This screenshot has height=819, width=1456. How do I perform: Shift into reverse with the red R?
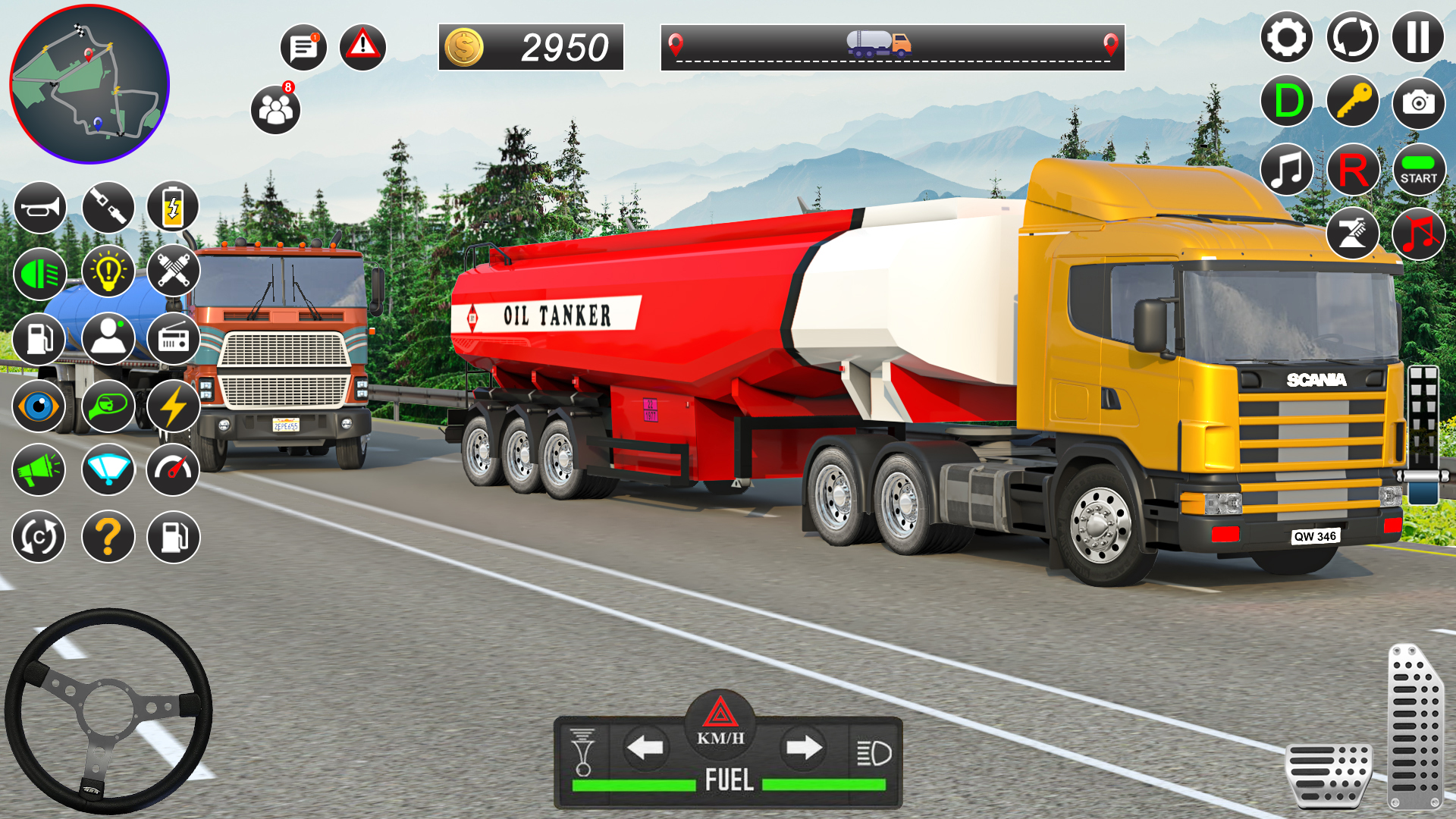[x=1353, y=170]
